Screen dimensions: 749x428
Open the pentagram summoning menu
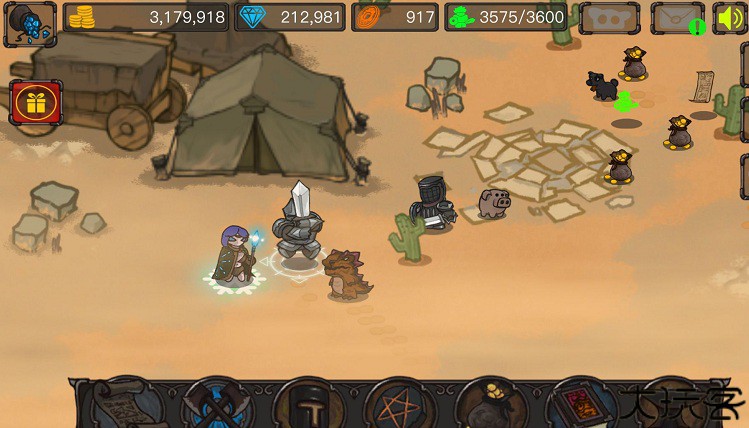point(400,406)
